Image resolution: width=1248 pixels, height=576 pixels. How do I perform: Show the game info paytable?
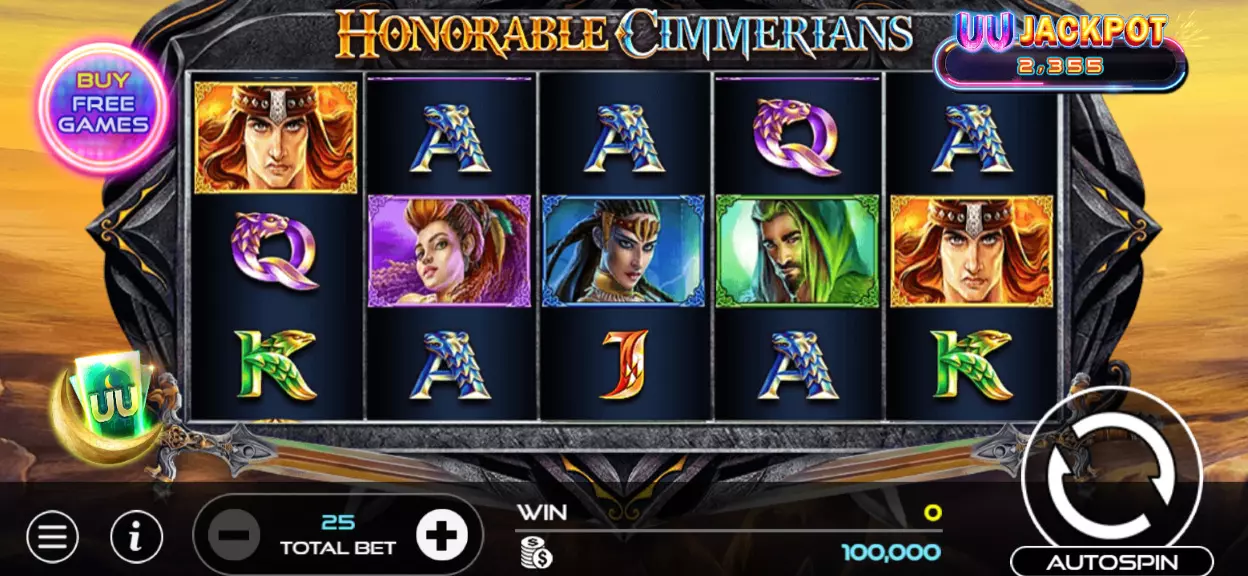[x=137, y=538]
